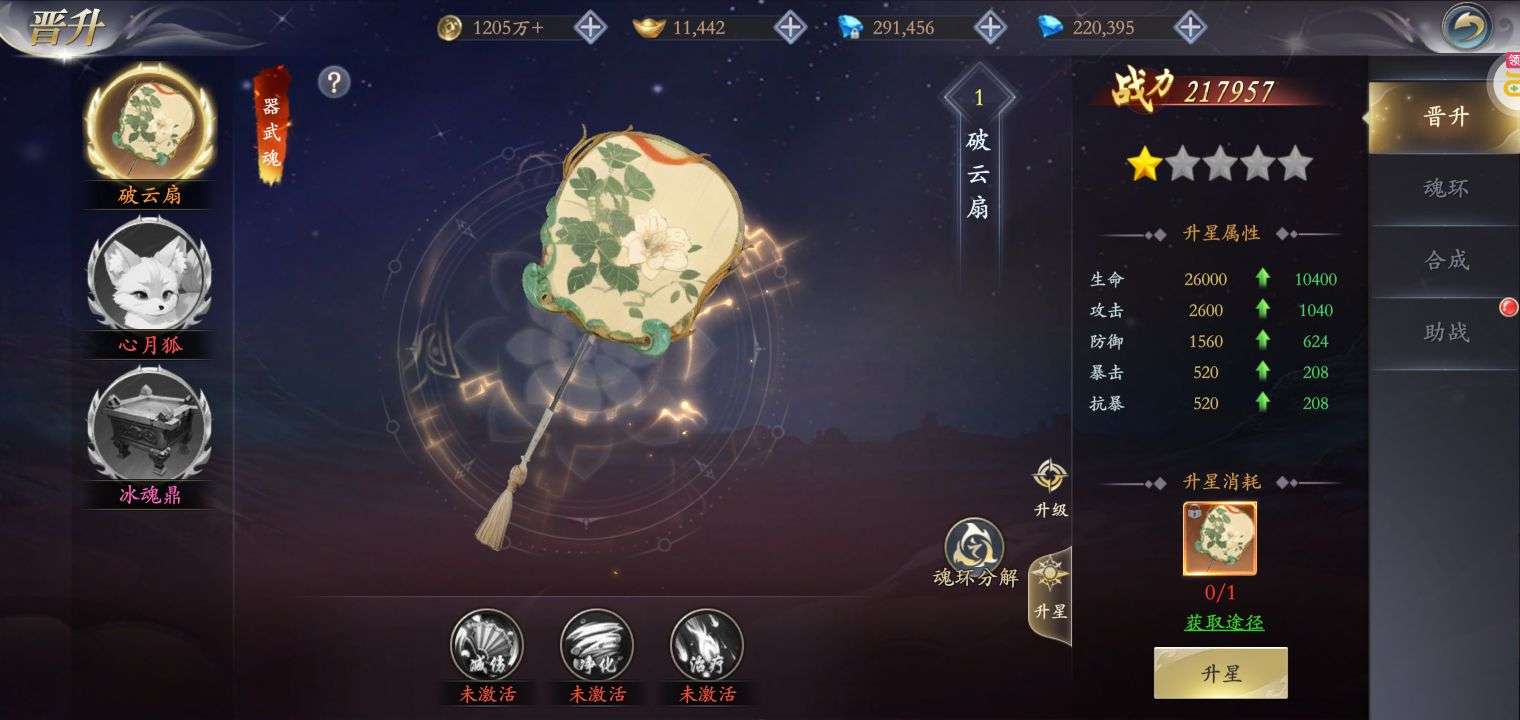Add more gold ingots with plus button
The height and width of the screenshot is (720, 1520).
[x=790, y=27]
